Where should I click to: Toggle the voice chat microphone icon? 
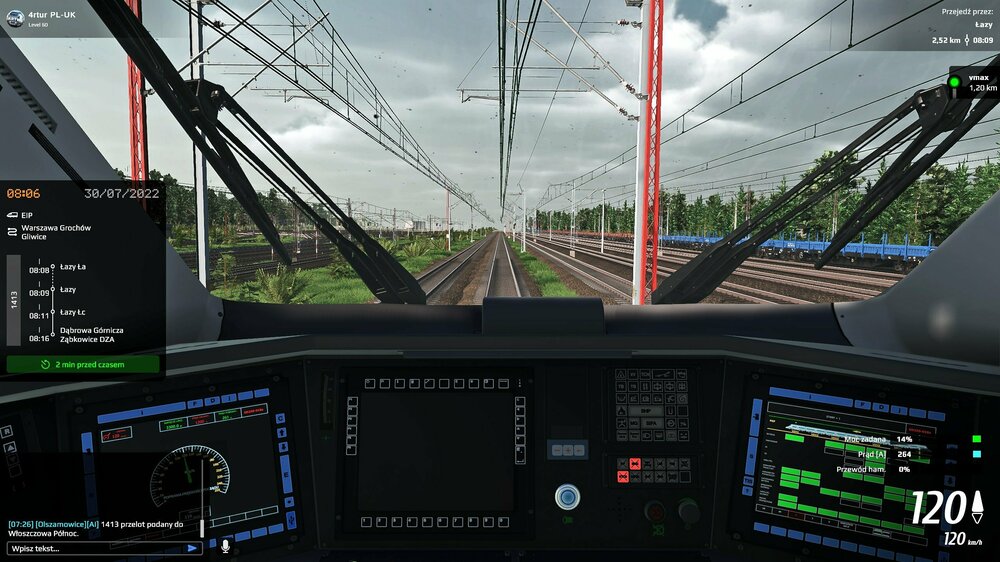click(225, 547)
